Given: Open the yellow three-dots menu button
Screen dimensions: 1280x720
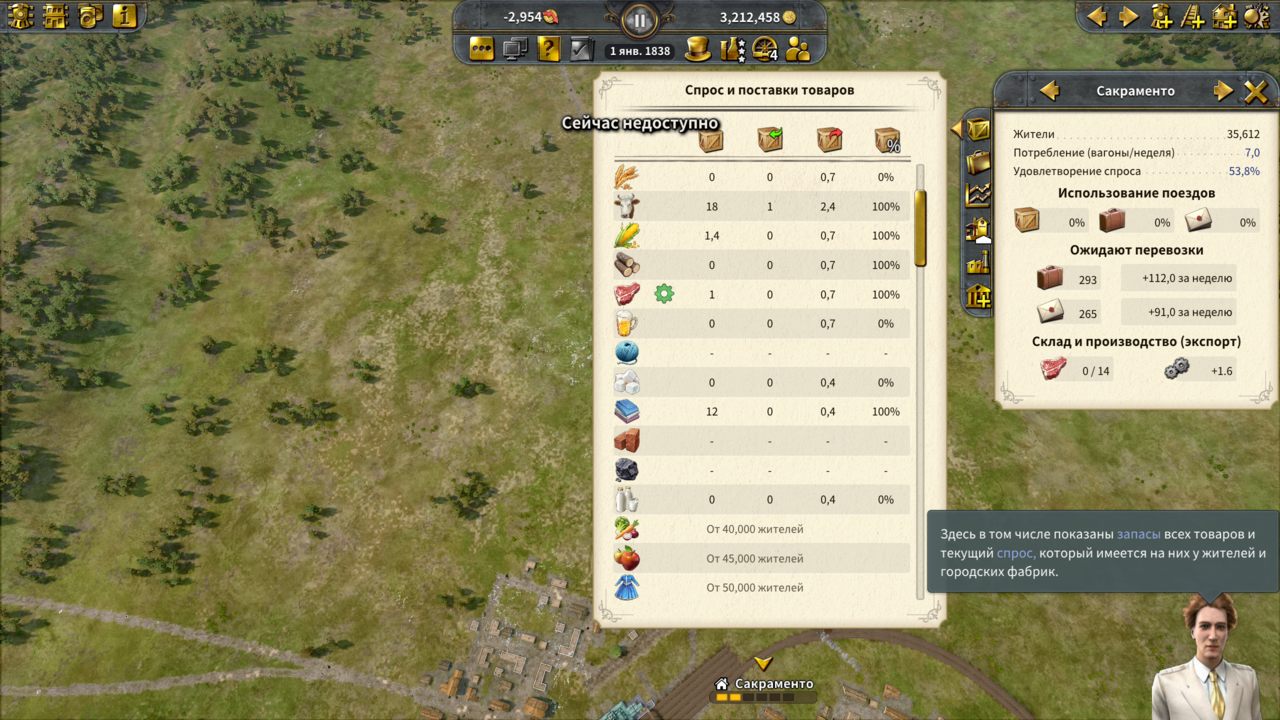Looking at the screenshot, I should click(482, 48).
